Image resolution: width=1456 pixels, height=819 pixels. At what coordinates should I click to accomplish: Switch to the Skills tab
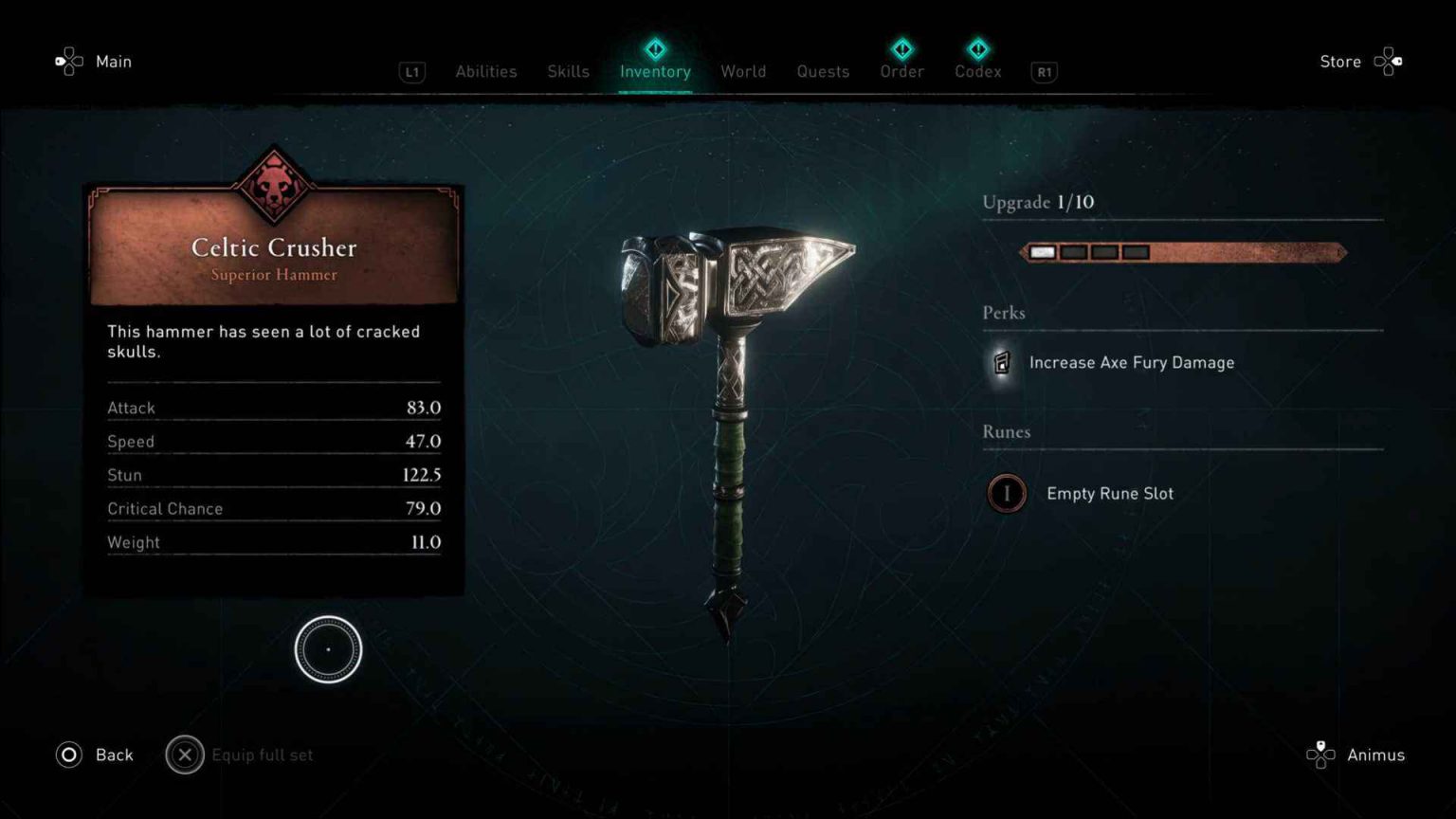[x=568, y=71]
